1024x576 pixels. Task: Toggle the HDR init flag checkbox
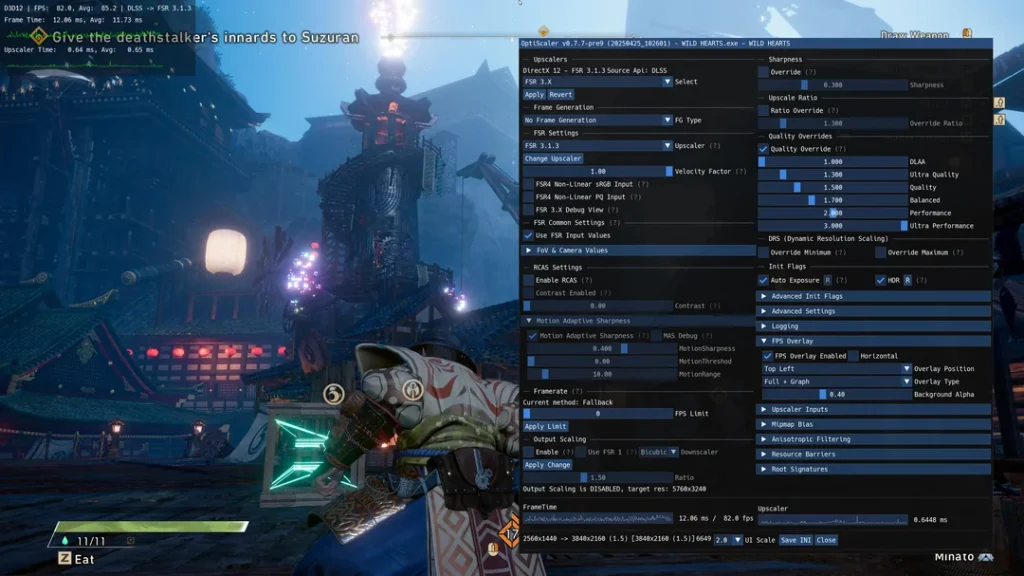pos(881,280)
